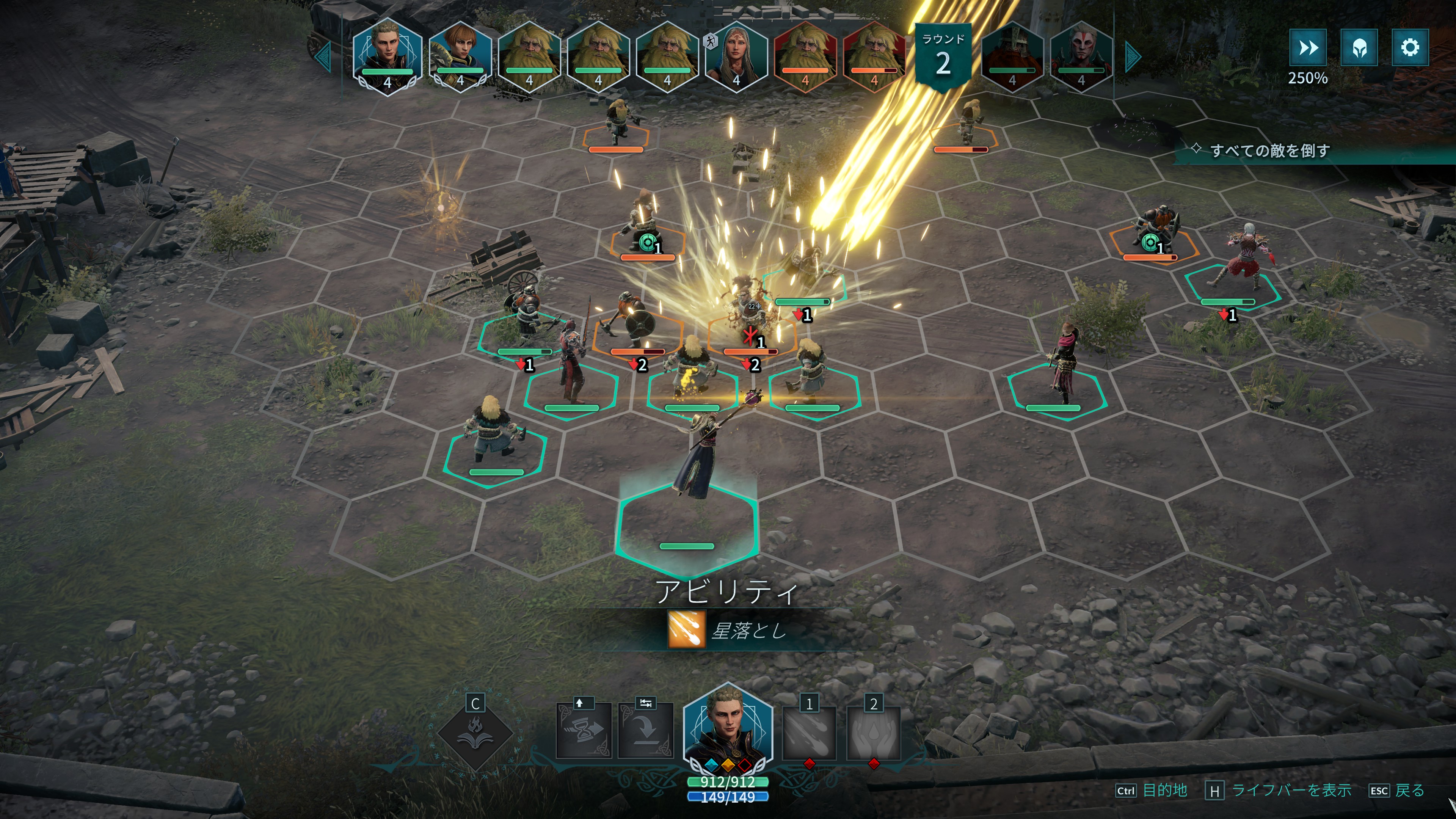Toggle the fast-forward battle speed button
Viewport: 1456px width, 819px height.
pyautogui.click(x=1308, y=47)
